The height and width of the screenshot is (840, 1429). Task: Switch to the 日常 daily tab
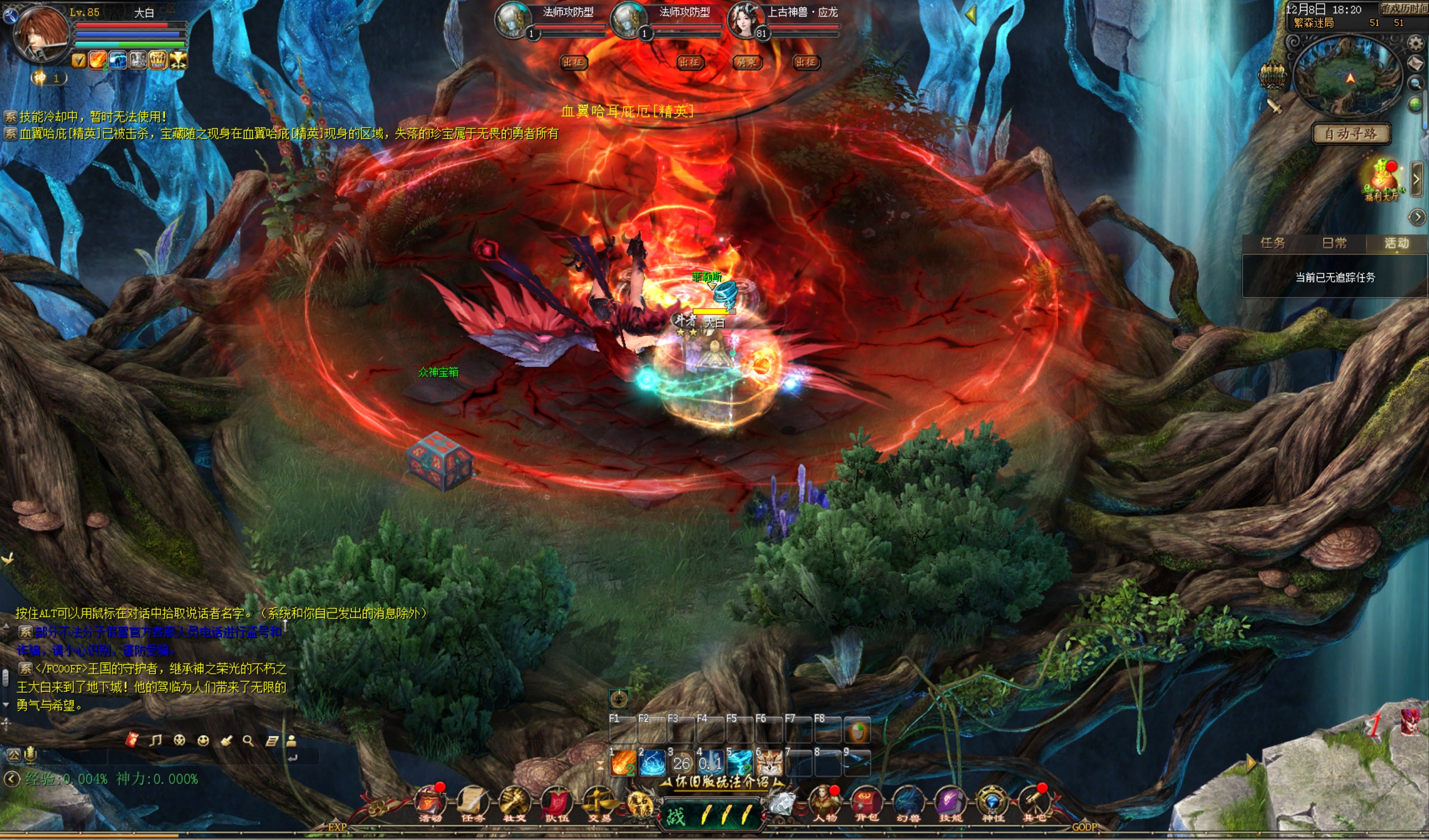click(x=1334, y=243)
